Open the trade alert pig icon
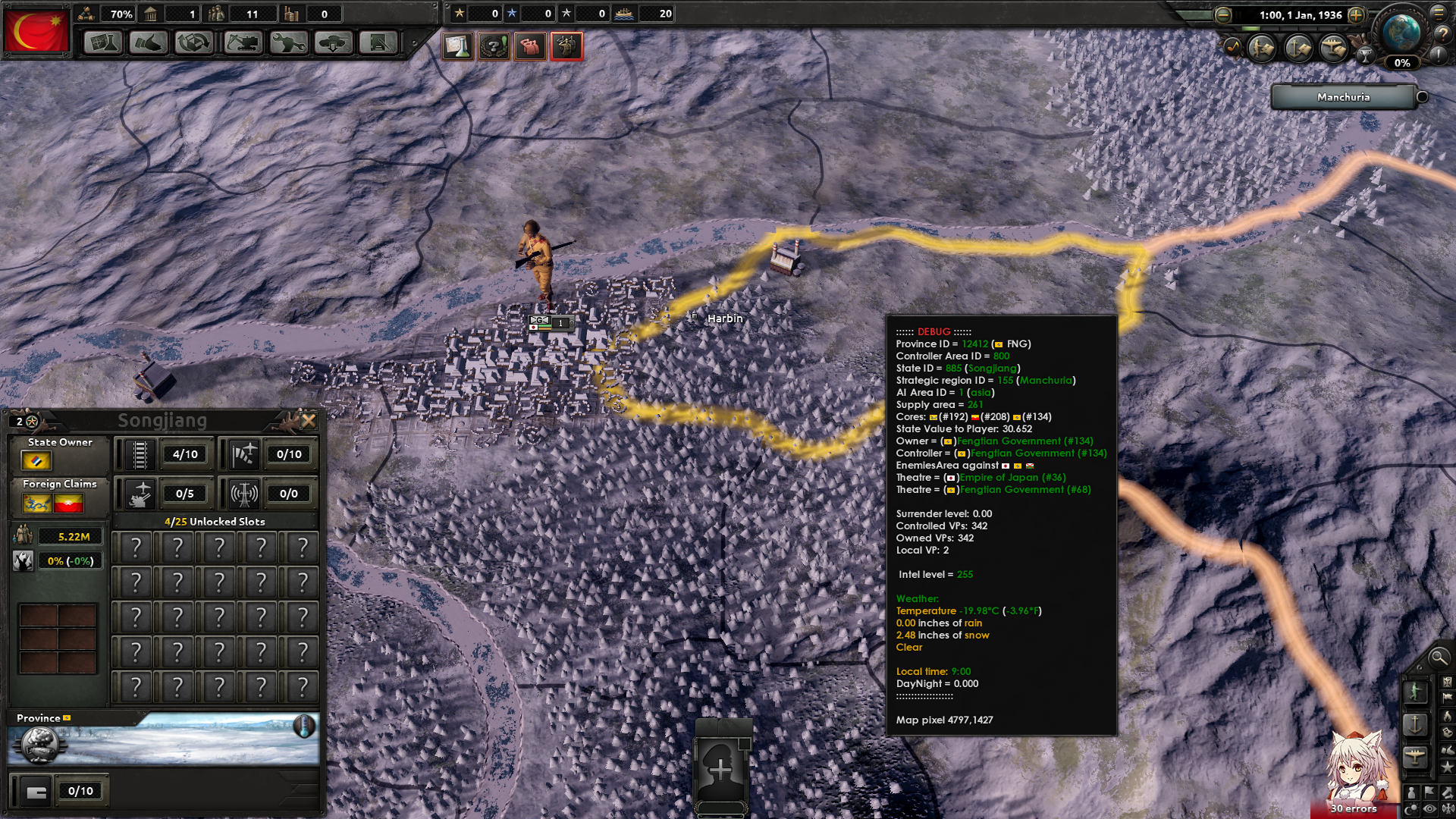The image size is (1456, 819). click(529, 45)
